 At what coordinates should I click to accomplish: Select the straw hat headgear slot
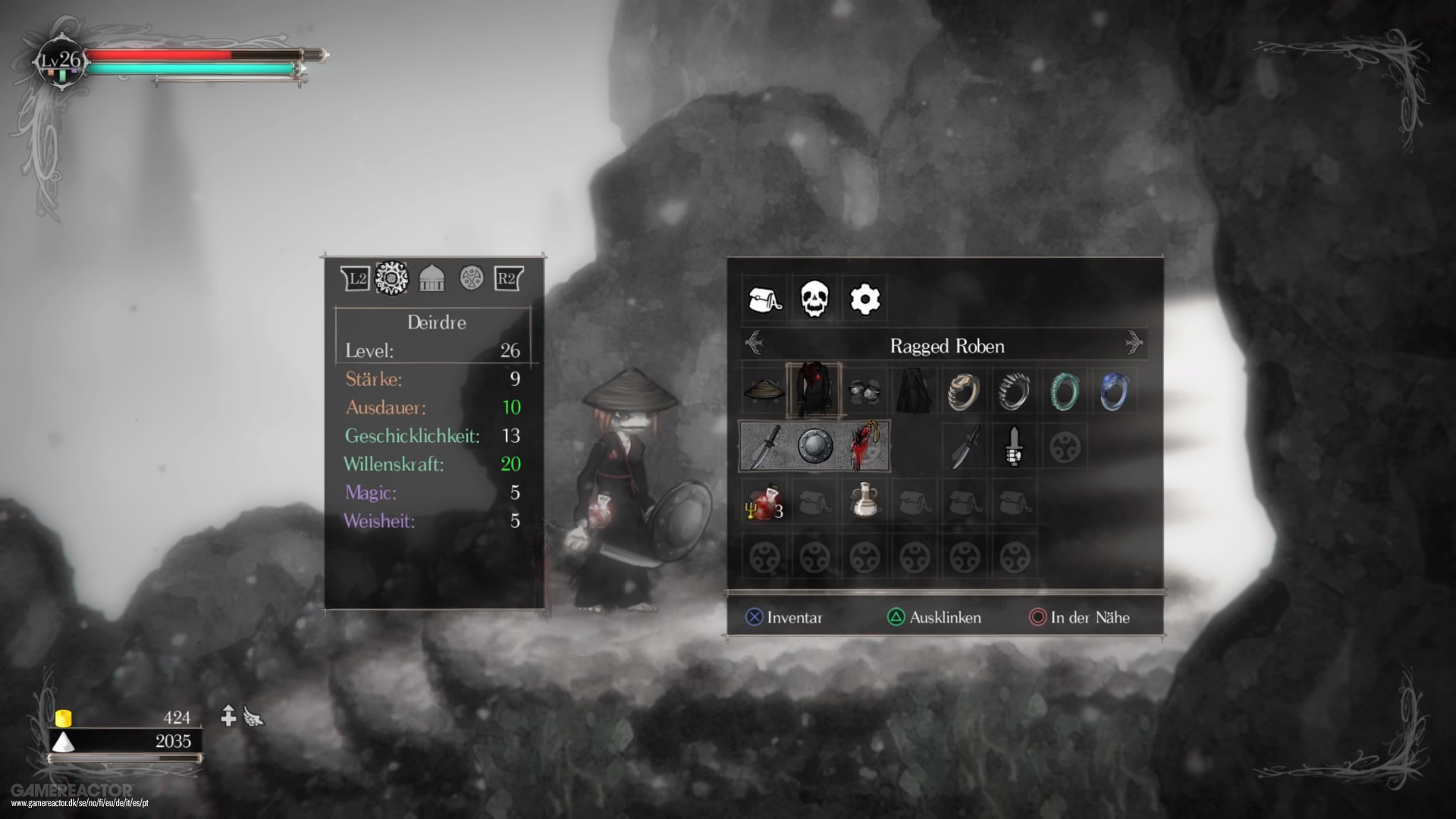765,391
